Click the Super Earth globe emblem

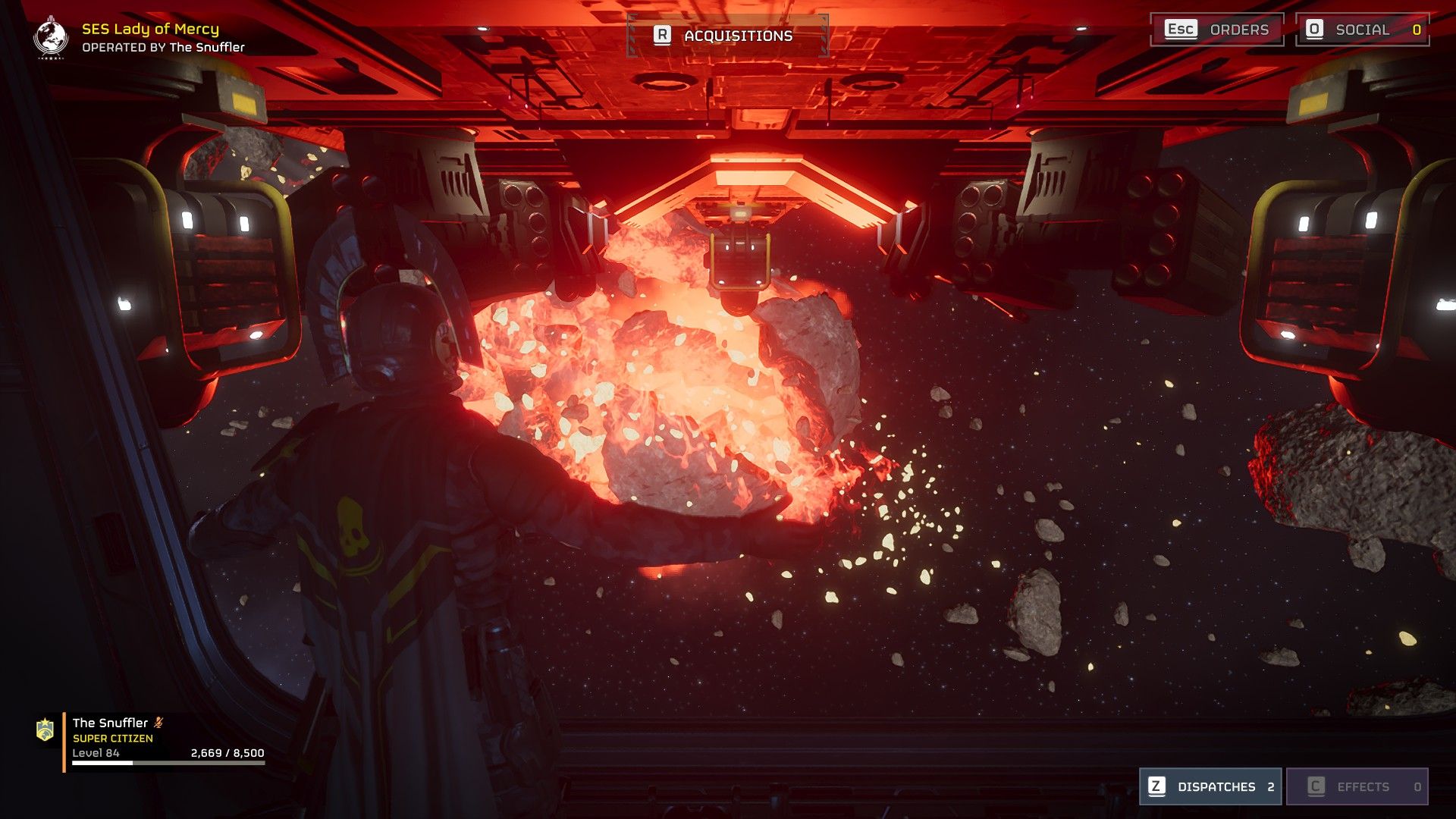pos(49,36)
